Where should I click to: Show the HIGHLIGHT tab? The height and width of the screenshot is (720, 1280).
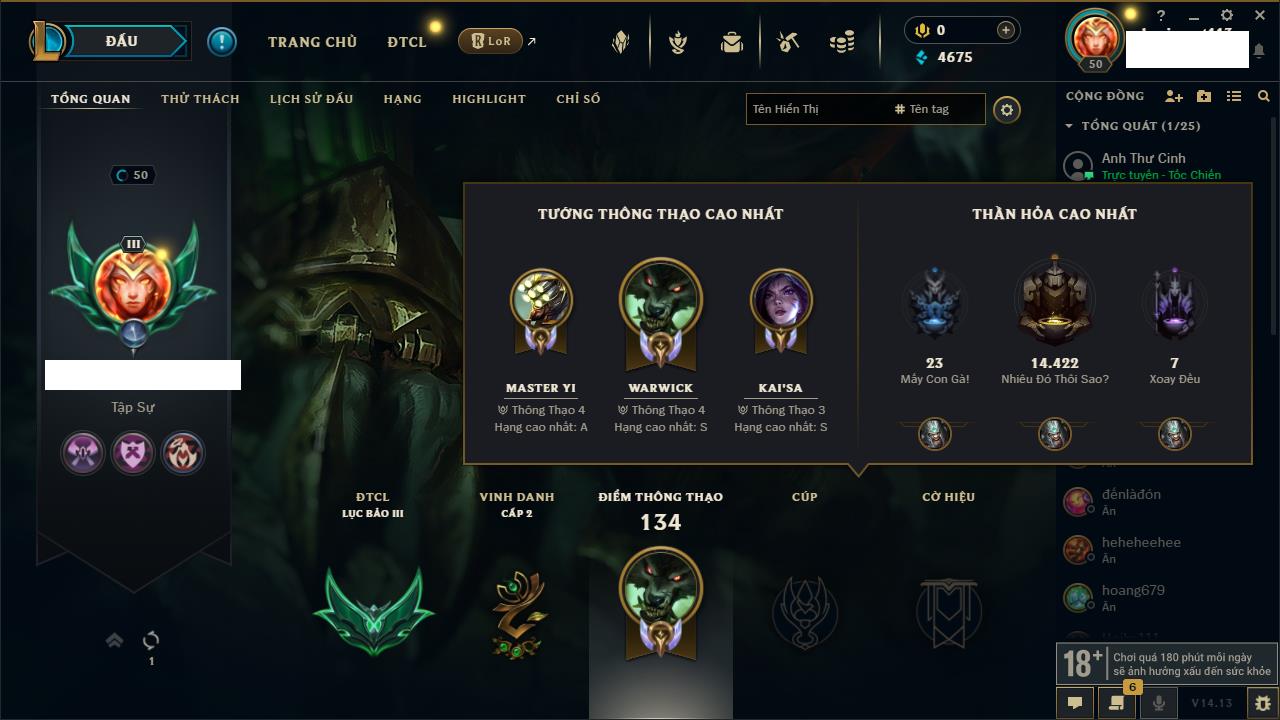pyautogui.click(x=488, y=99)
